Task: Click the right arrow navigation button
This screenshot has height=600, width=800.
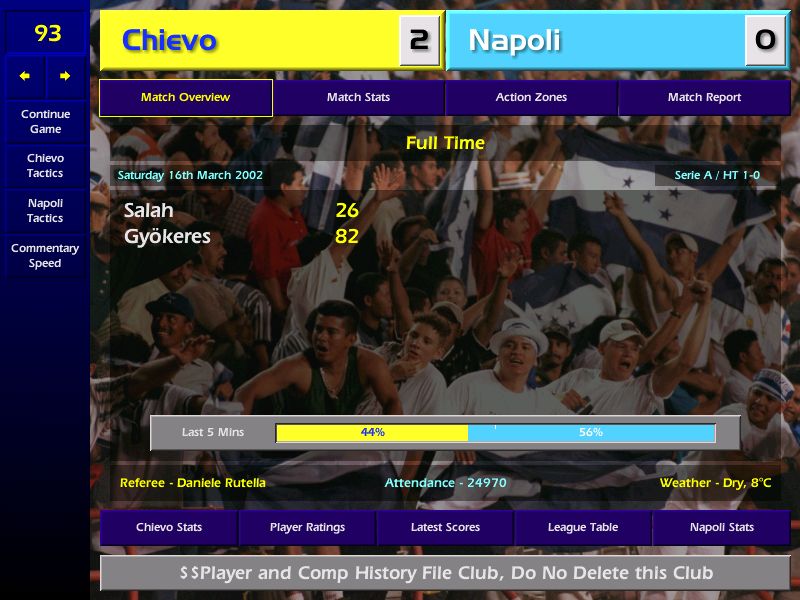Action: [x=65, y=76]
